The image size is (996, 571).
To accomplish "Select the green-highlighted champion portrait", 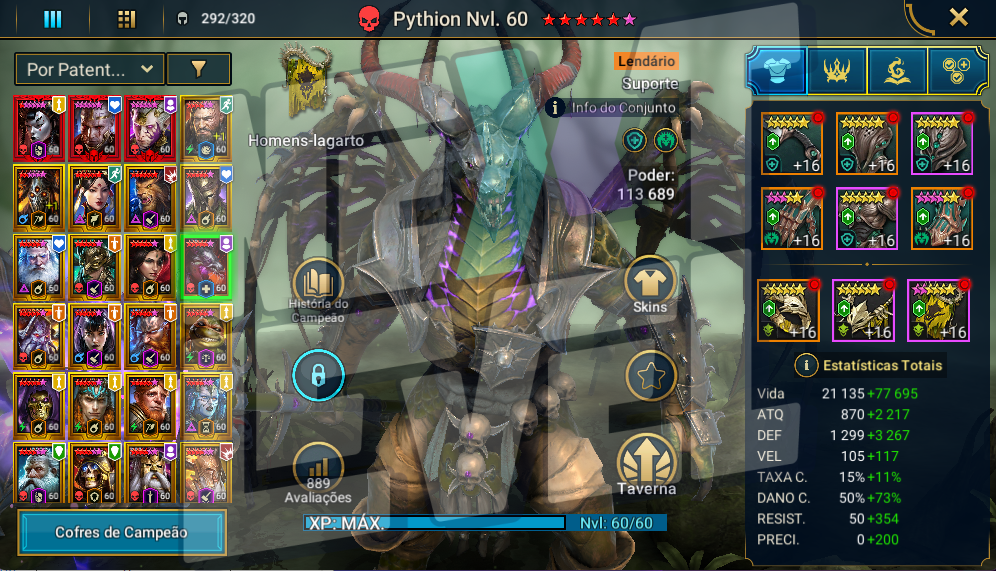I will click(206, 265).
